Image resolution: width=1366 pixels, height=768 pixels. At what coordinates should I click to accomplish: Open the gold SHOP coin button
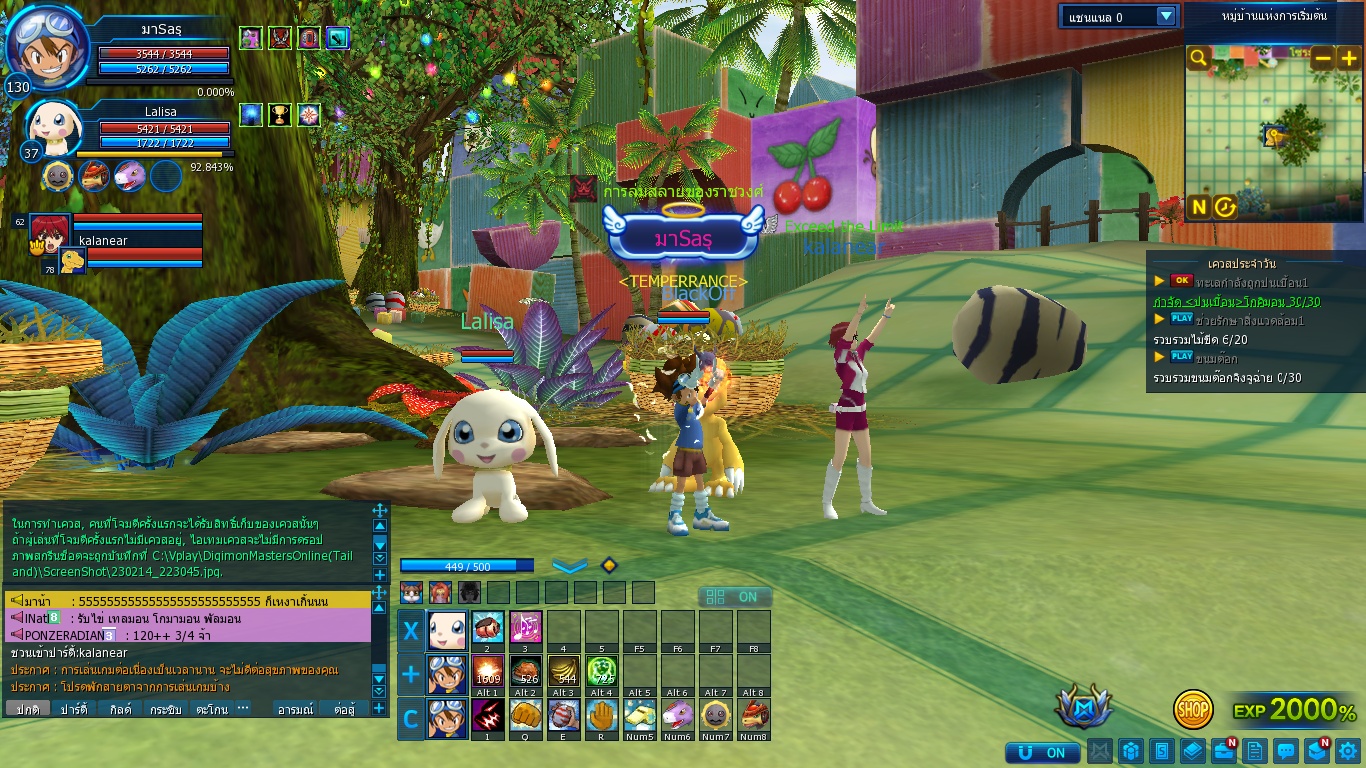[1193, 709]
